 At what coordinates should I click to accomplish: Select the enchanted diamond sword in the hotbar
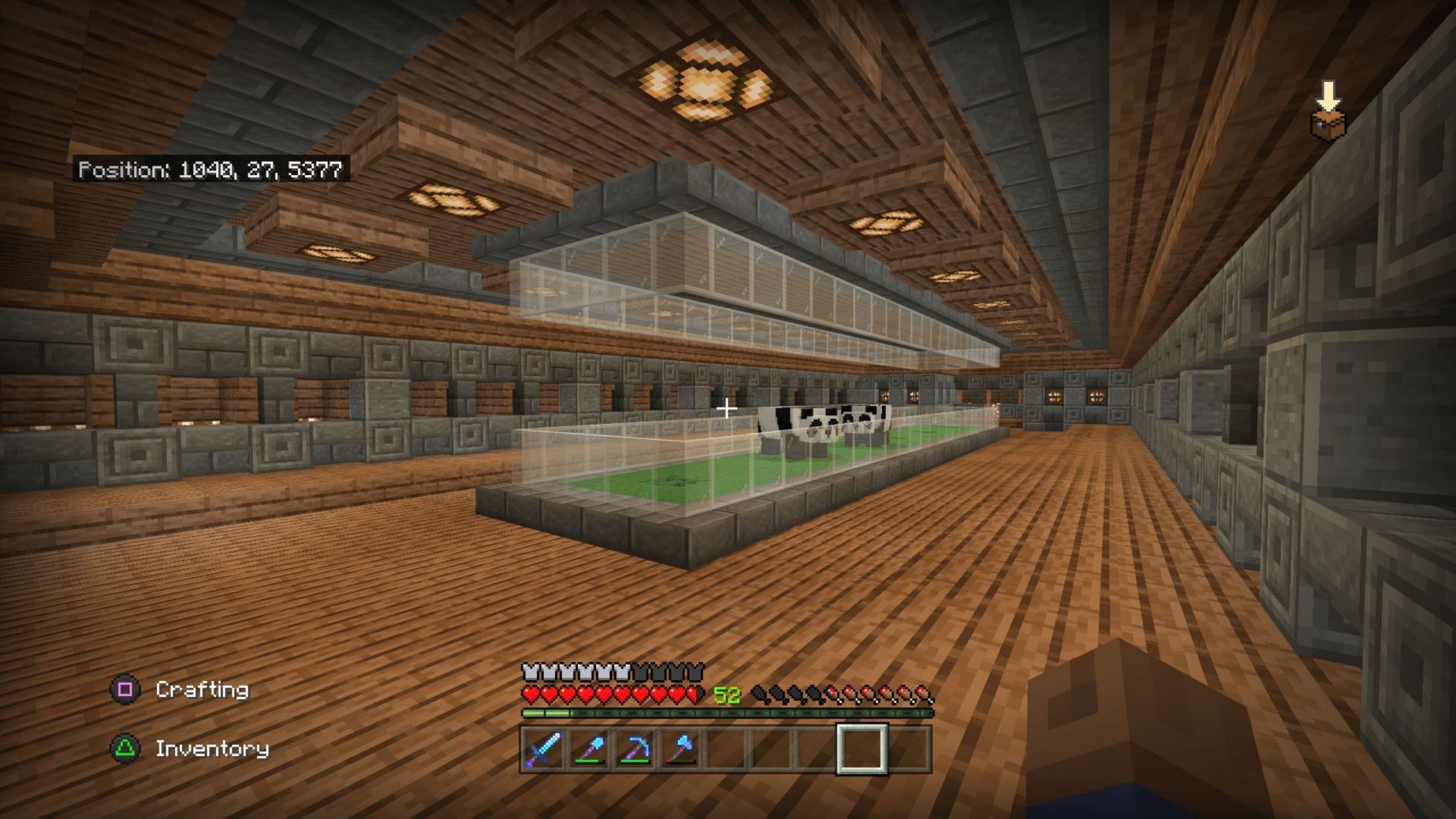(544, 751)
